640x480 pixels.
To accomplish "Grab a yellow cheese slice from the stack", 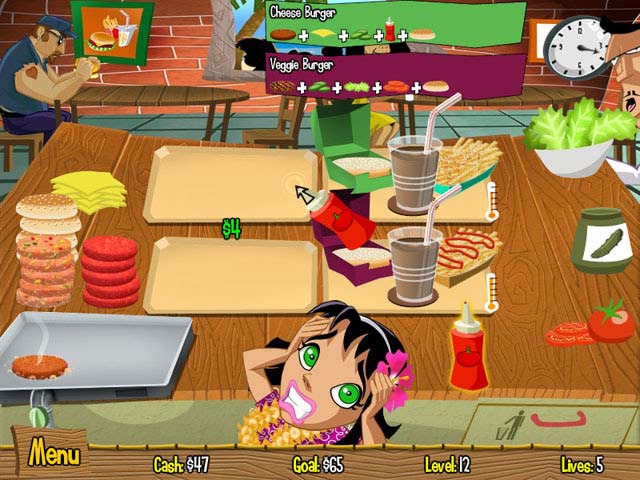I will tap(88, 188).
